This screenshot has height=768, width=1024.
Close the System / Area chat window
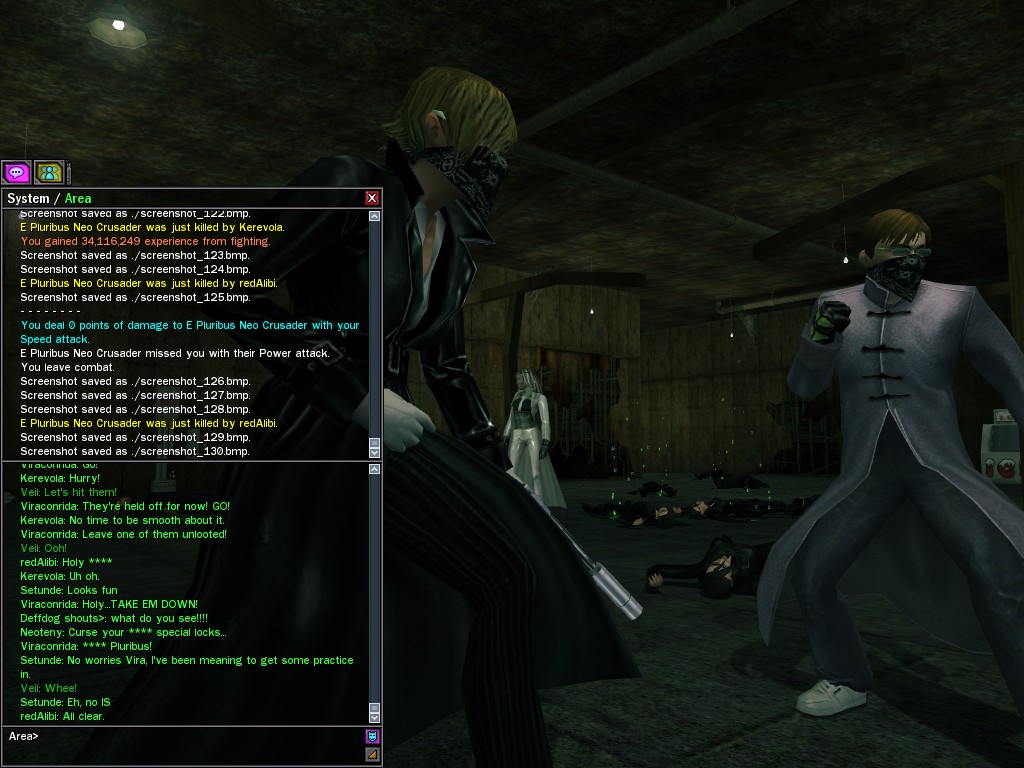[372, 198]
